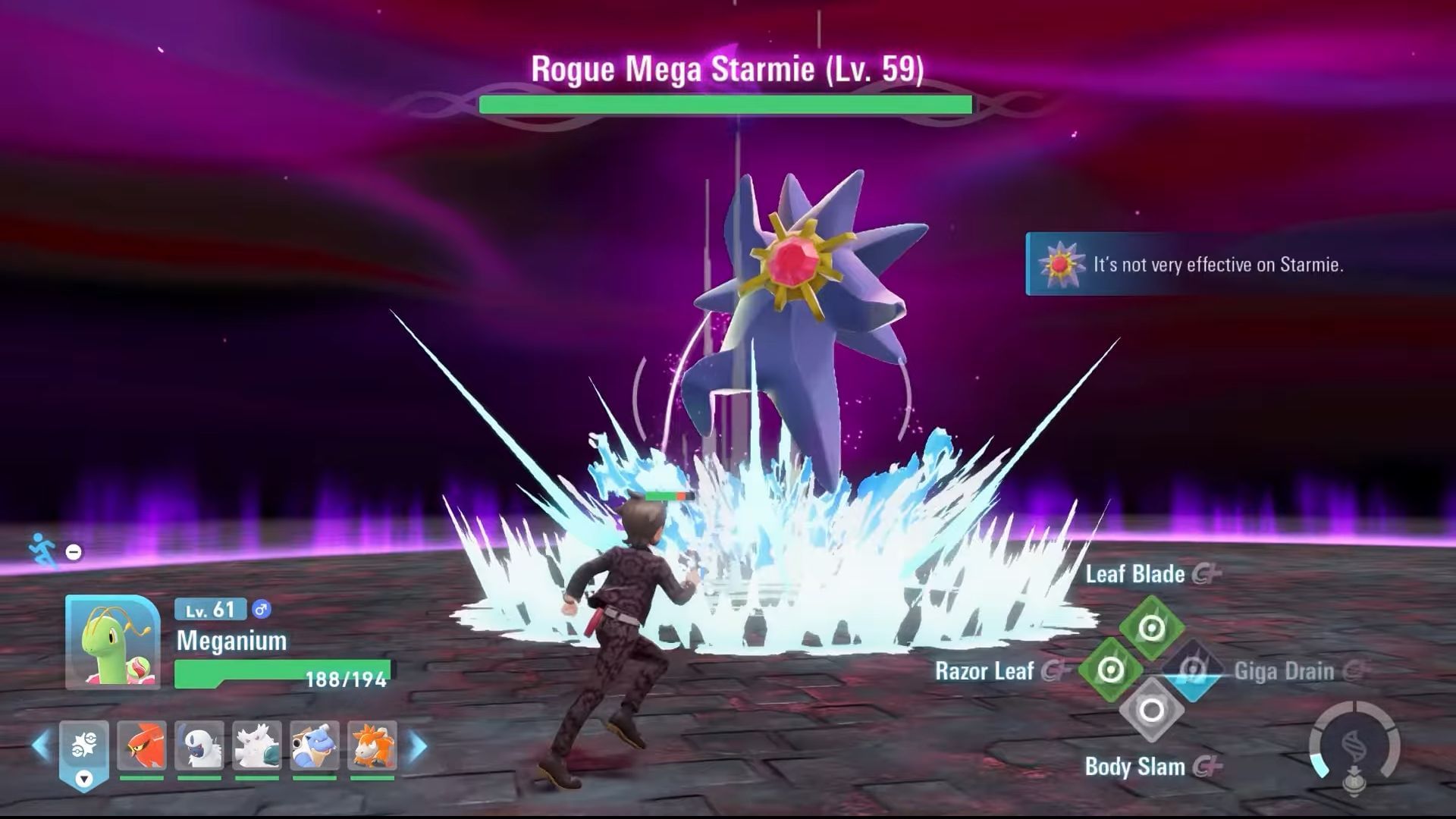This screenshot has height=819, width=1456.
Task: Cycle party left with the arrow
Action: [41, 746]
